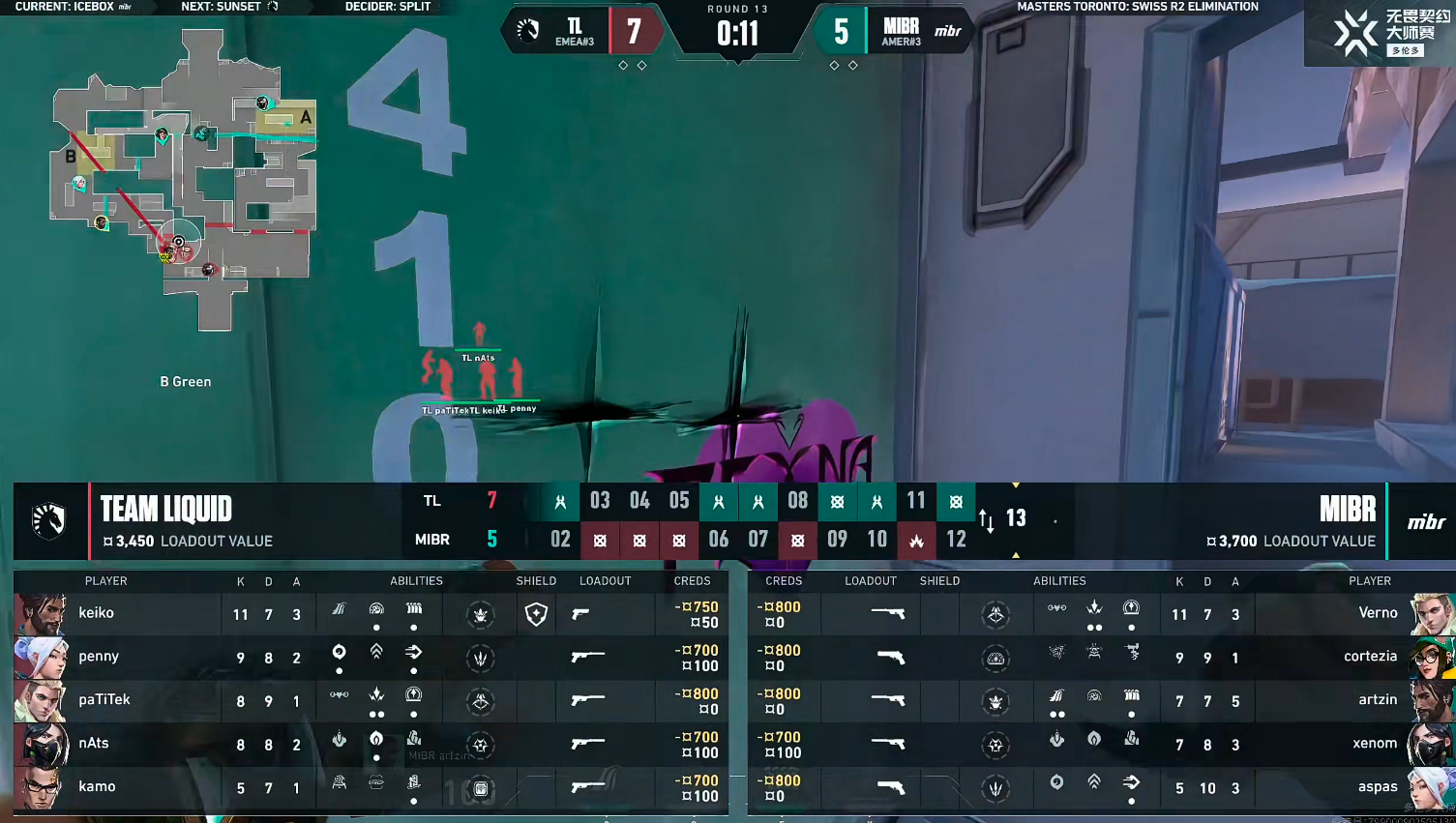Click artzin's name in the scoreboard
Screen dimensions: 1456x823
pyautogui.click(x=1378, y=700)
